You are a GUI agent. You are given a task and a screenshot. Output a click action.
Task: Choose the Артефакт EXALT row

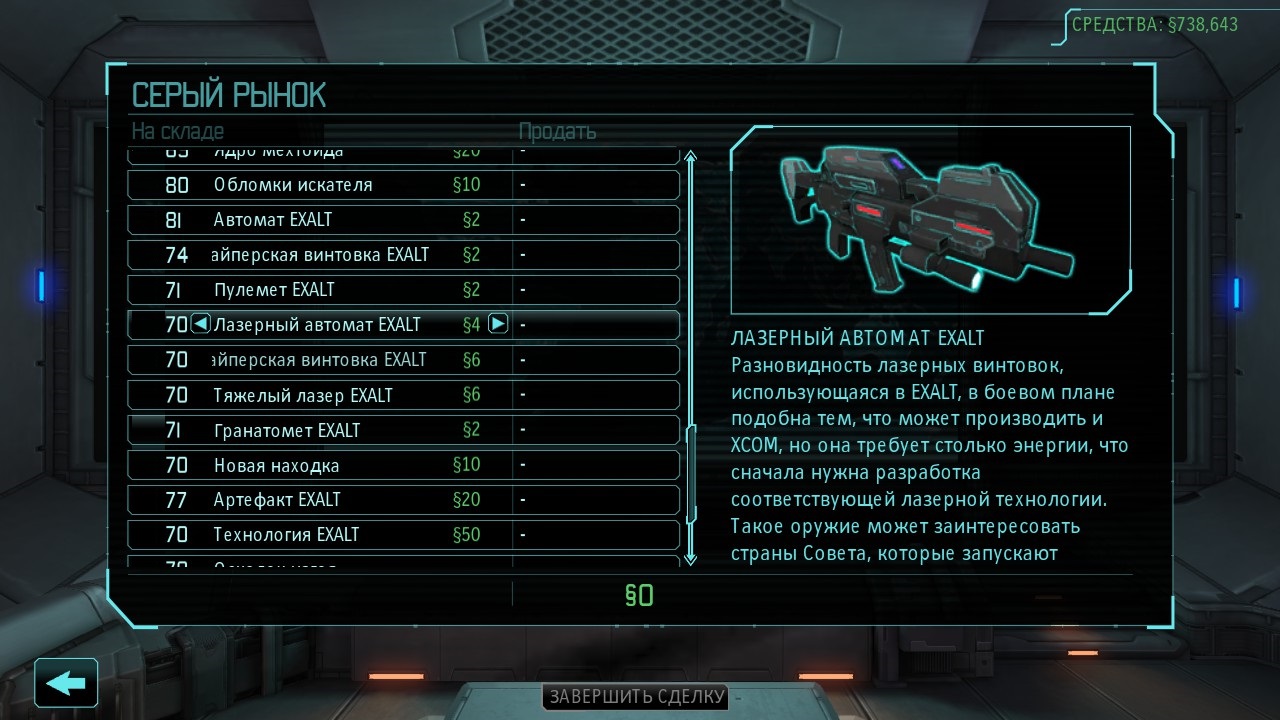point(404,500)
